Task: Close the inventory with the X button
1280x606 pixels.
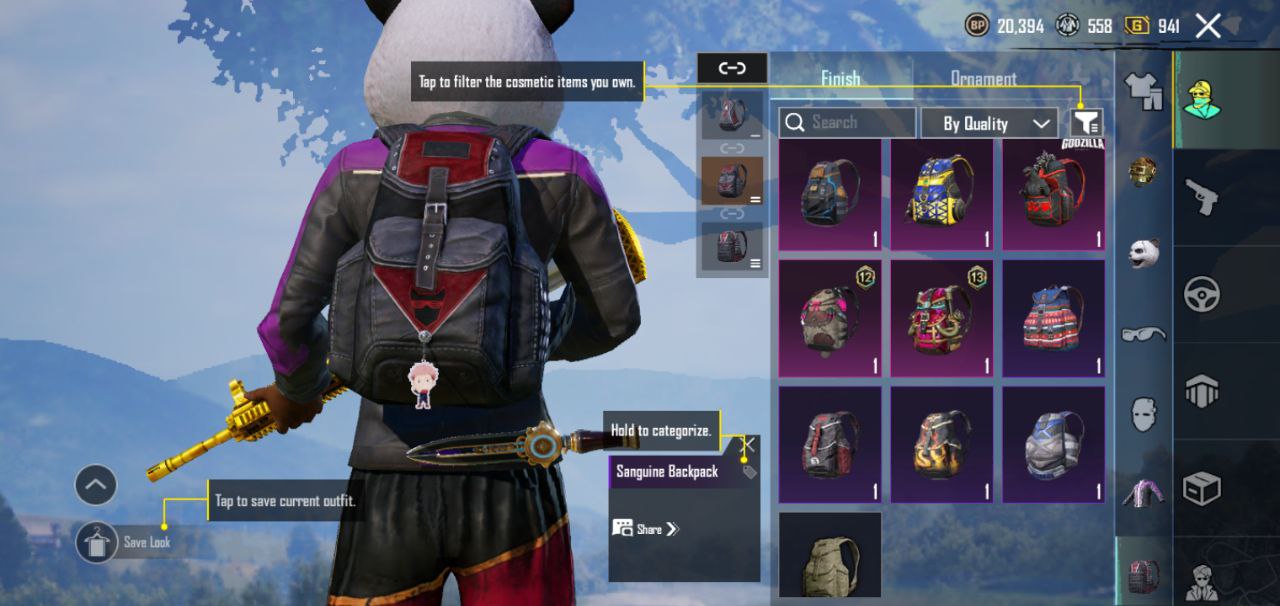Action: 1208,26
